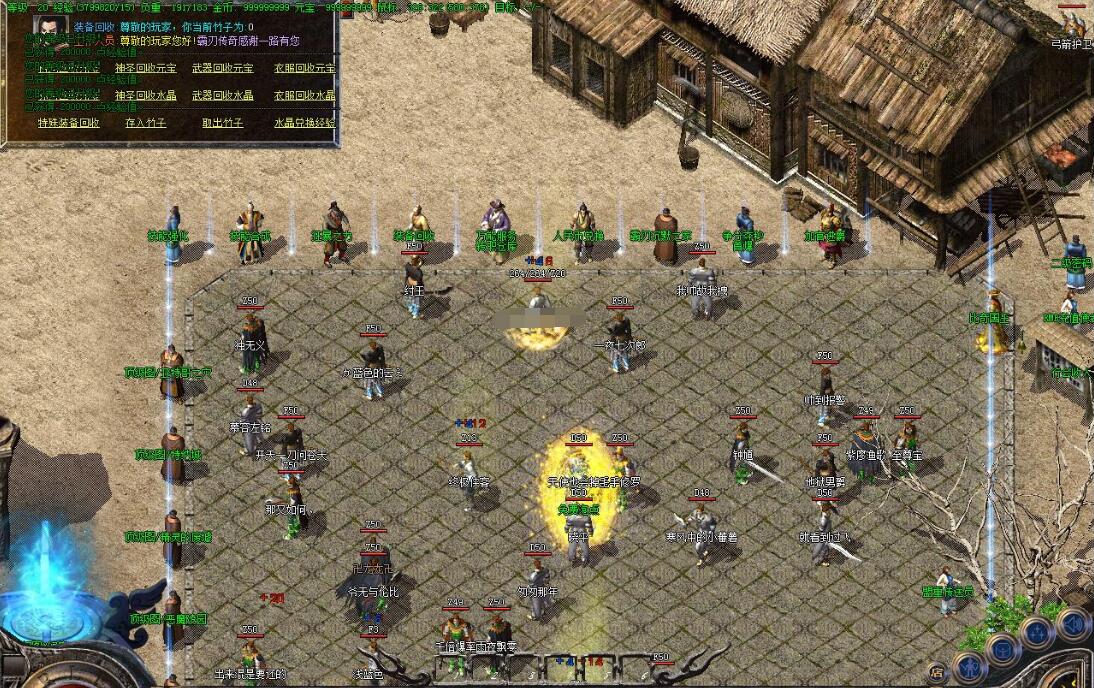Screen dimensions: 1094x688
Task: Click the 衣服回收元宝 link
Action: point(304,68)
